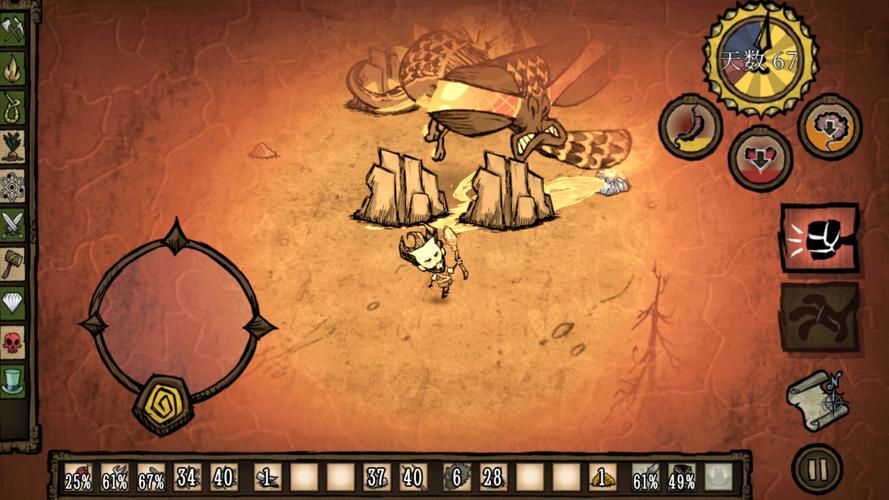Select the equipped item at 49% durability
The width and height of the screenshot is (889, 500).
click(682, 477)
